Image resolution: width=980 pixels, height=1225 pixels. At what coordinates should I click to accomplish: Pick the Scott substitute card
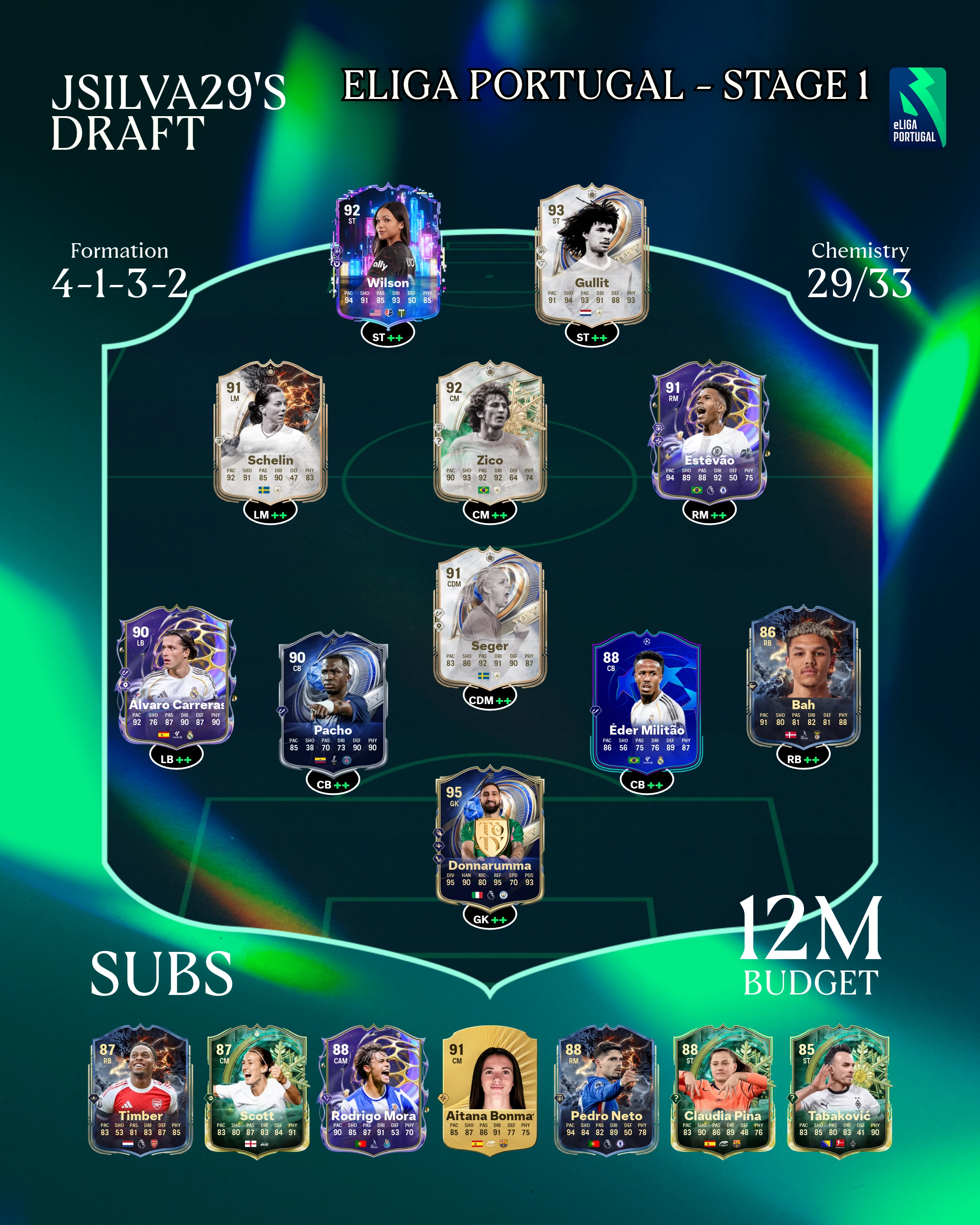pos(257,1090)
